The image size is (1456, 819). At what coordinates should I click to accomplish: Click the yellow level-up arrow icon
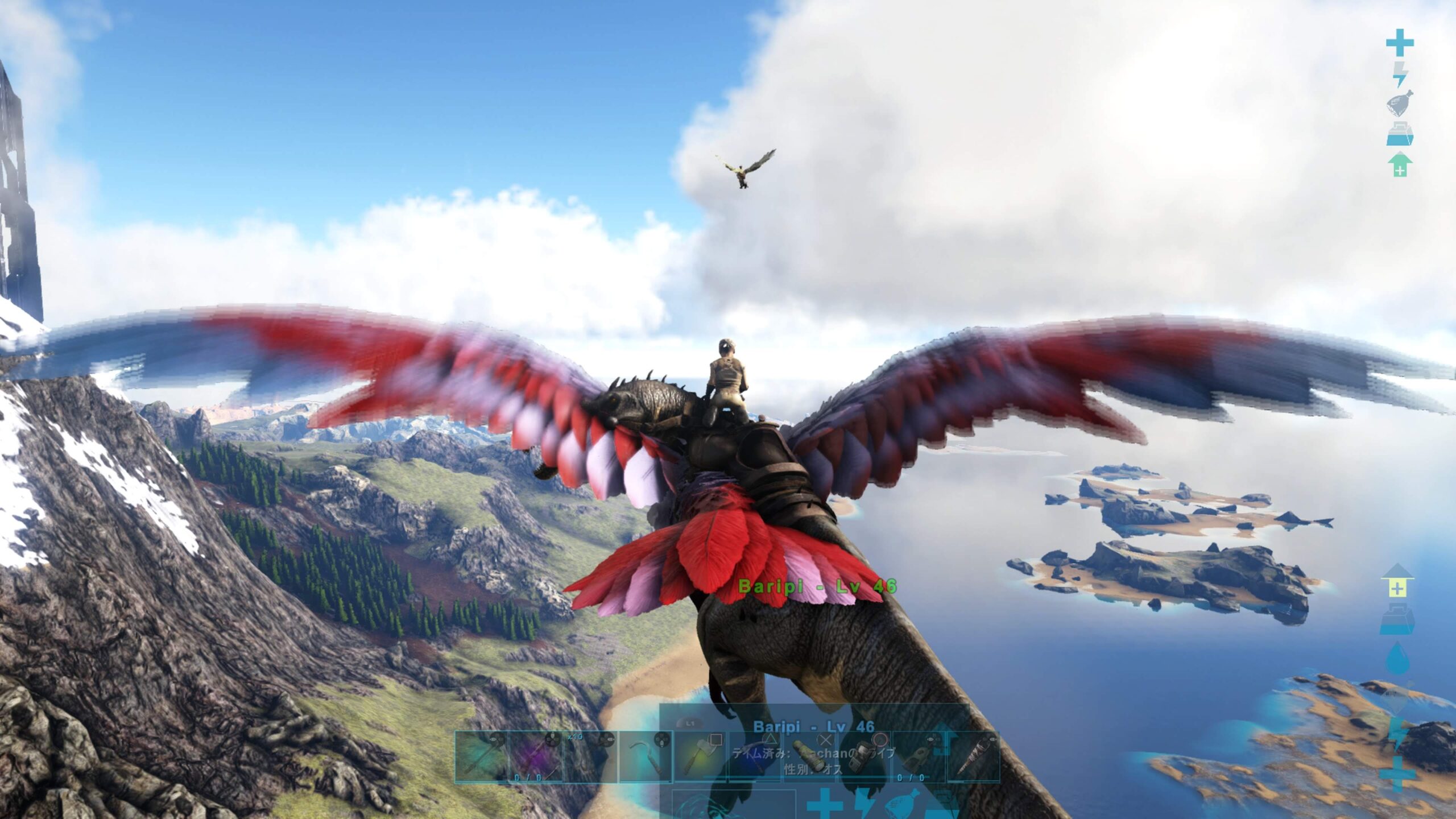1397,586
